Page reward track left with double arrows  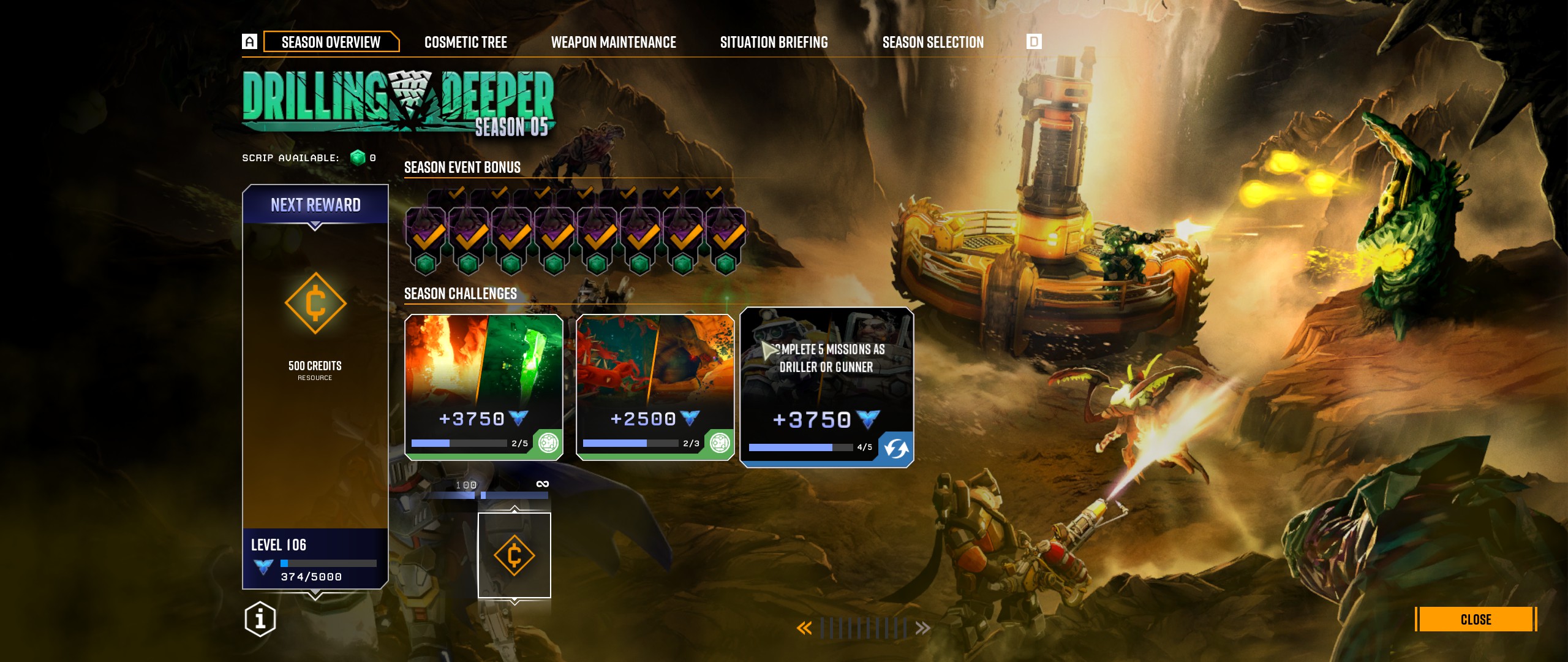[804, 628]
